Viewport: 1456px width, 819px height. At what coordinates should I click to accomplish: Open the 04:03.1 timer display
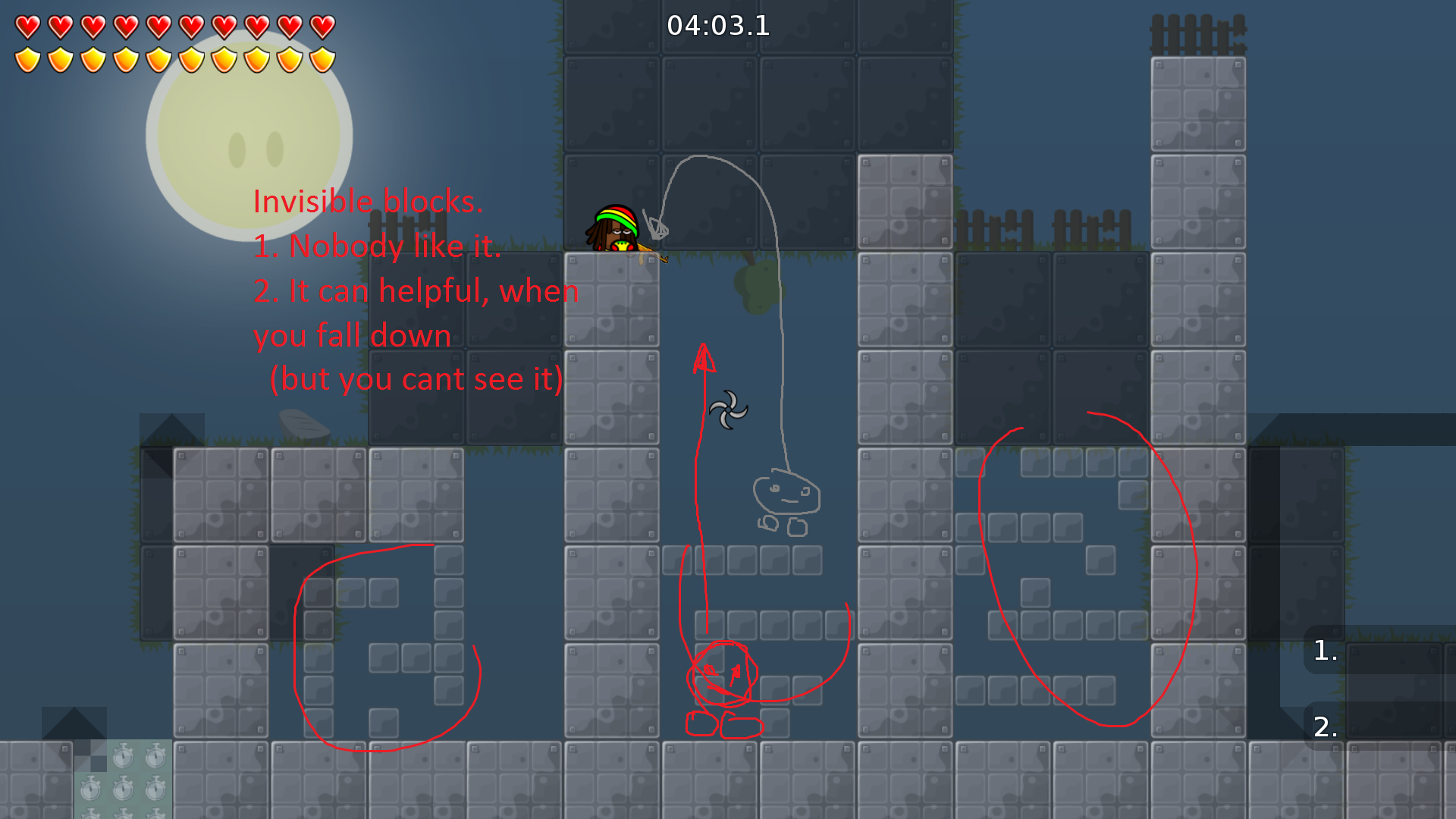point(717,26)
